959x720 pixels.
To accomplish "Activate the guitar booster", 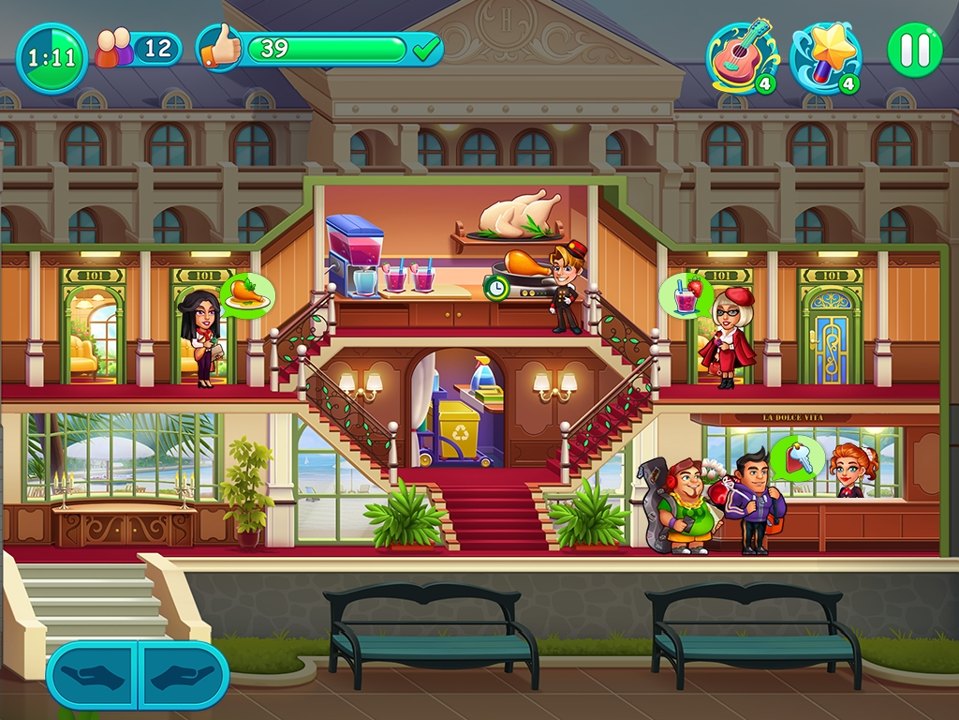I will [741, 55].
